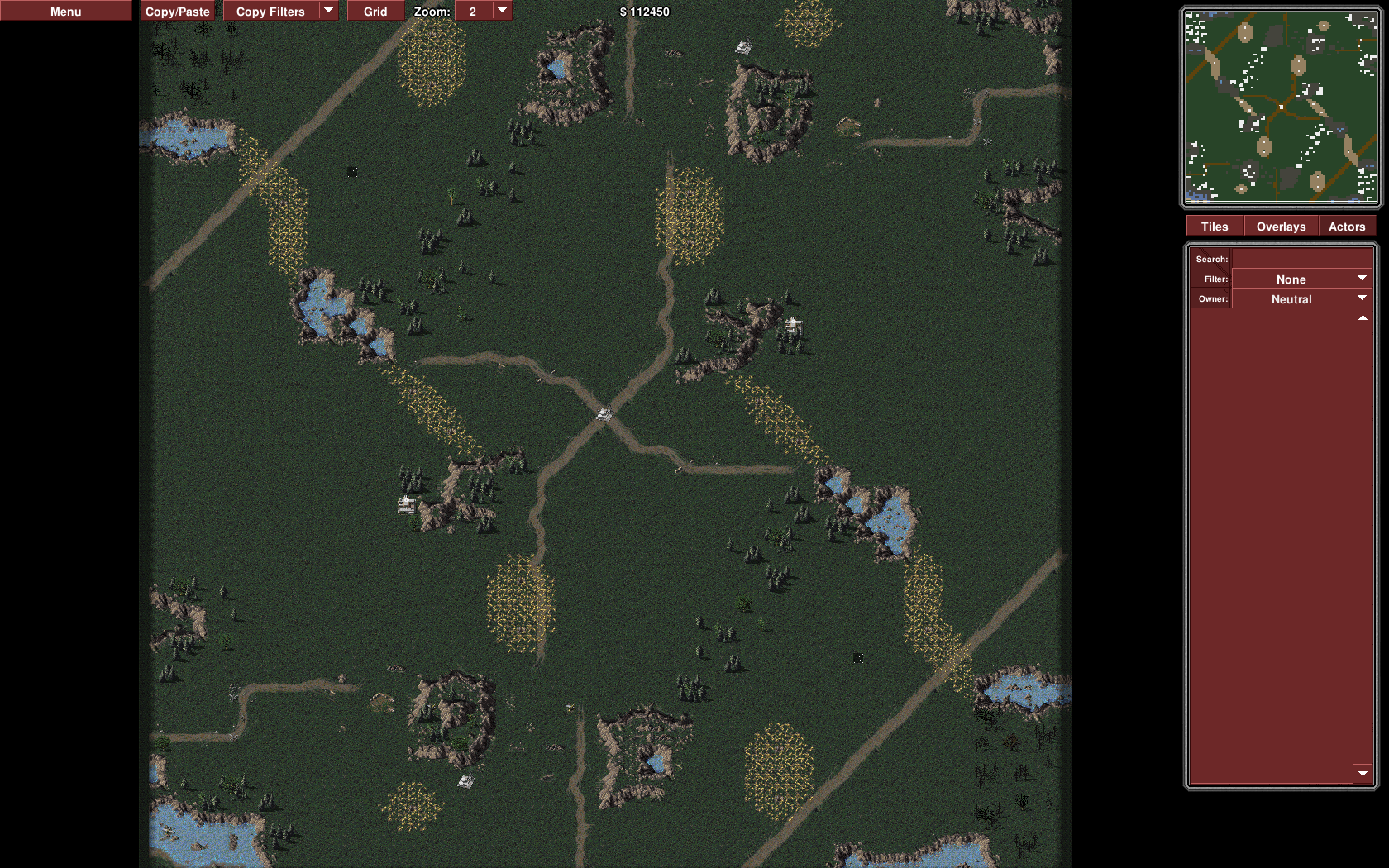The height and width of the screenshot is (868, 1389).
Task: Click on the minimap preview
Action: 1281,107
